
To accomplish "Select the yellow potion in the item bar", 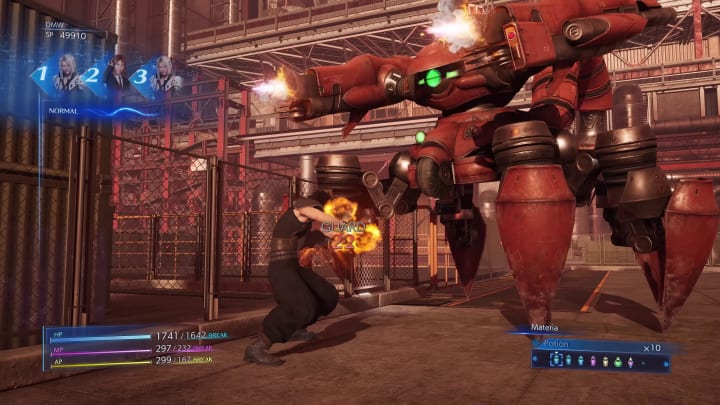I will (605, 361).
